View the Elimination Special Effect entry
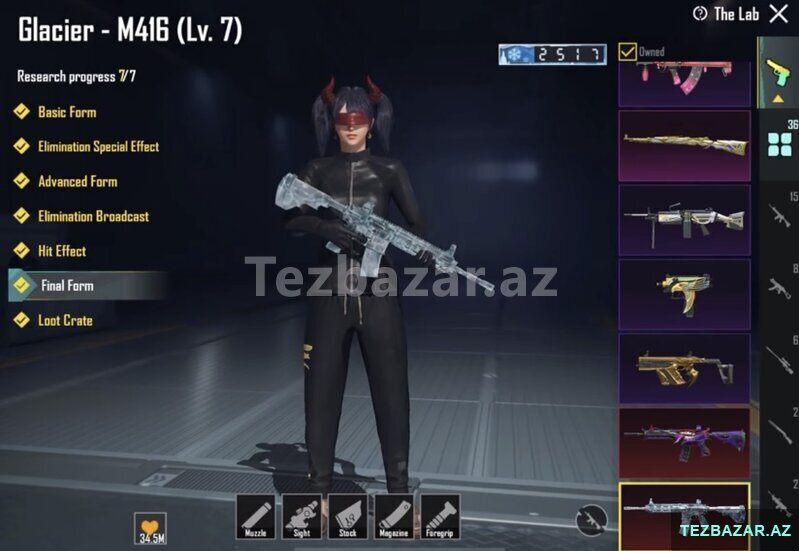This screenshot has width=799, height=551. click(98, 147)
